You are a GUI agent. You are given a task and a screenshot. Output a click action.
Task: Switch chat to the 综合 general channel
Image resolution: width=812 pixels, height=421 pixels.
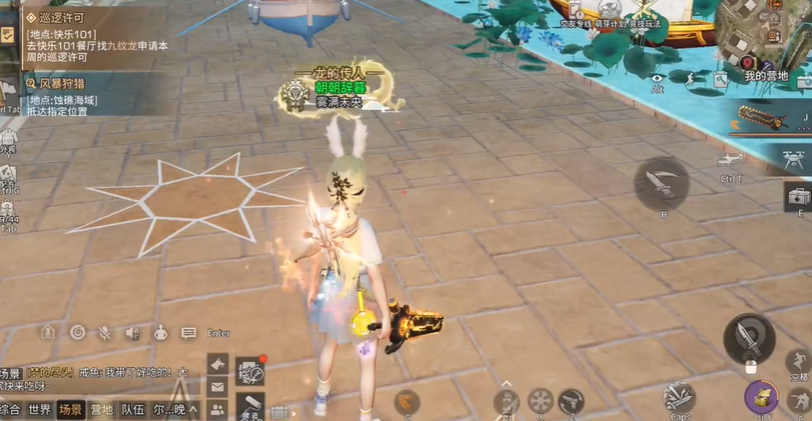[x=10, y=409]
